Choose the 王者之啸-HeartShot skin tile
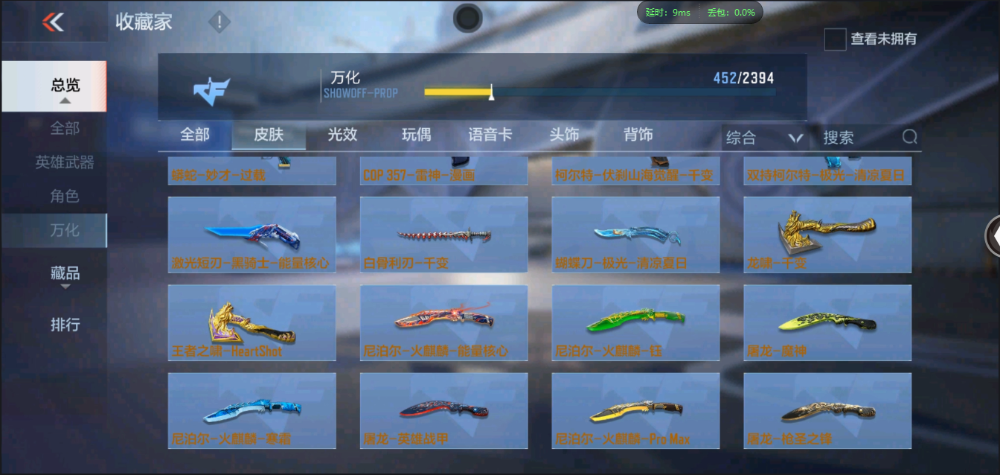This screenshot has width=1000, height=475. coord(251,323)
